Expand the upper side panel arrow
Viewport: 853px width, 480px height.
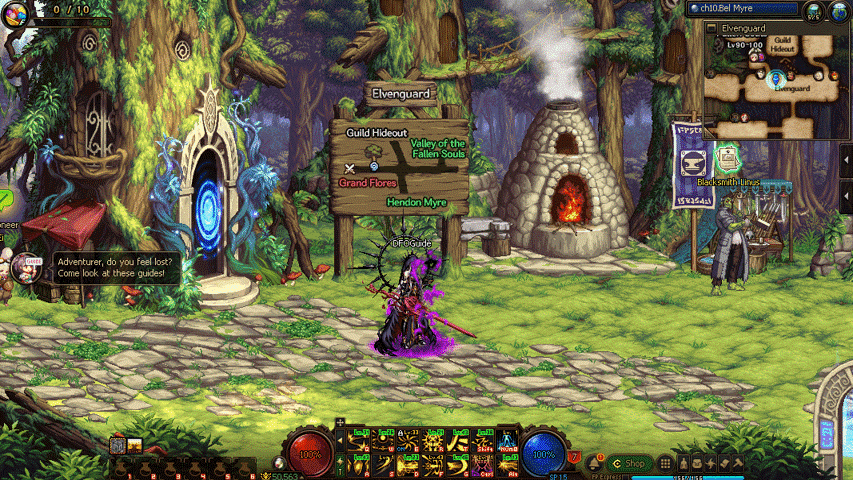pyautogui.click(x=846, y=161)
